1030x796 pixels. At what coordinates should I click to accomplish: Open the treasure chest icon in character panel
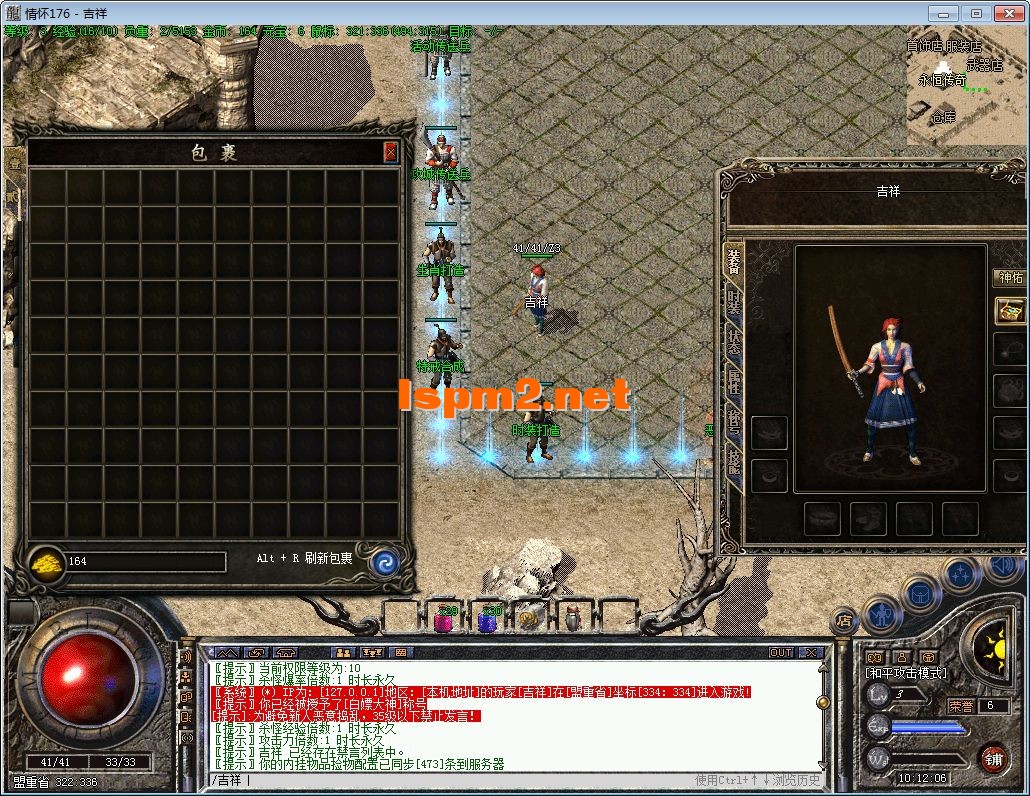point(1010,310)
